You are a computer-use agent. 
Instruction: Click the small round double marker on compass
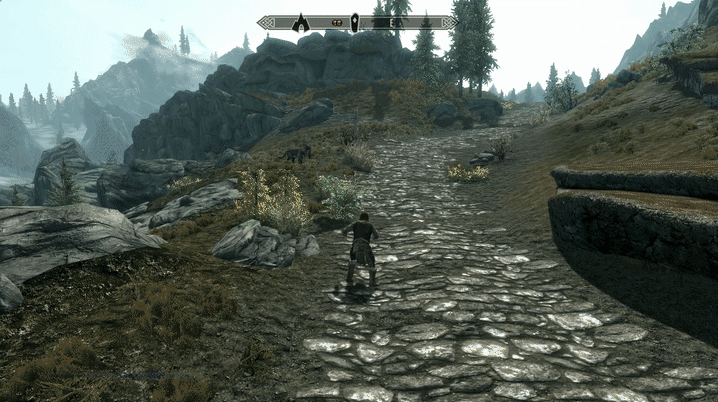338,22
